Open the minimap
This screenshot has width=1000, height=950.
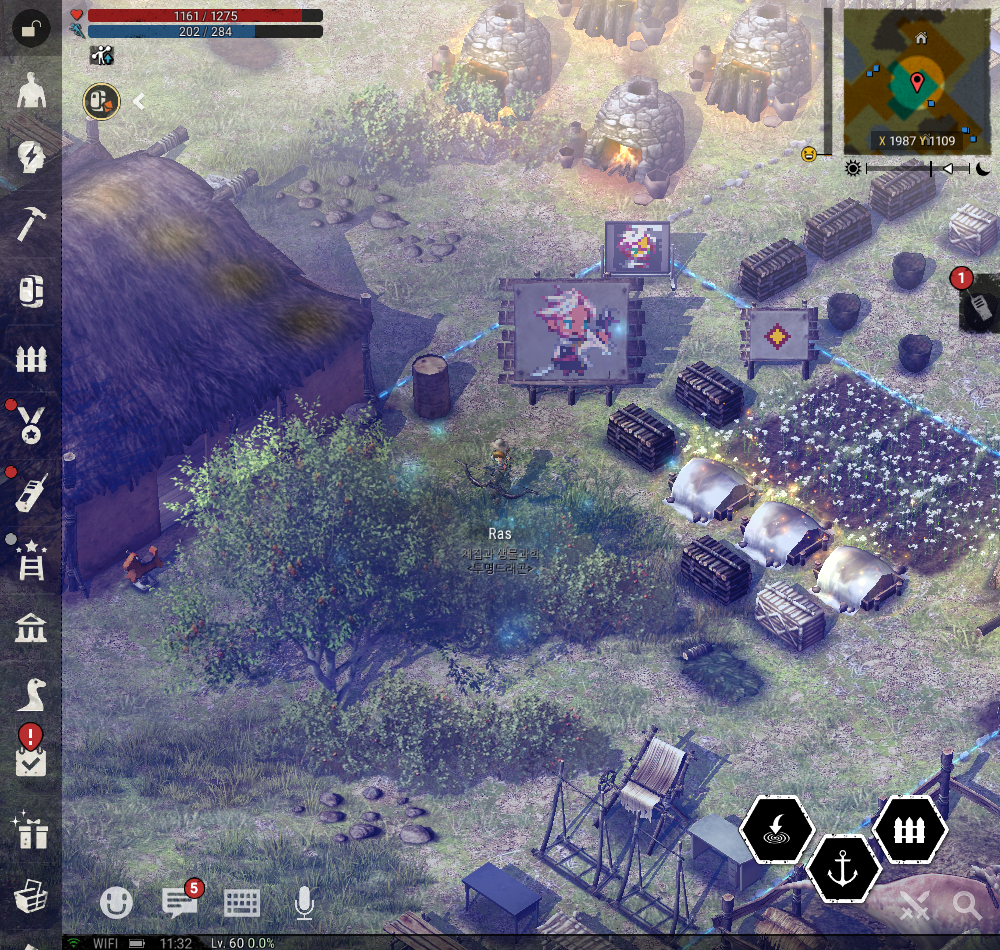tap(916, 81)
